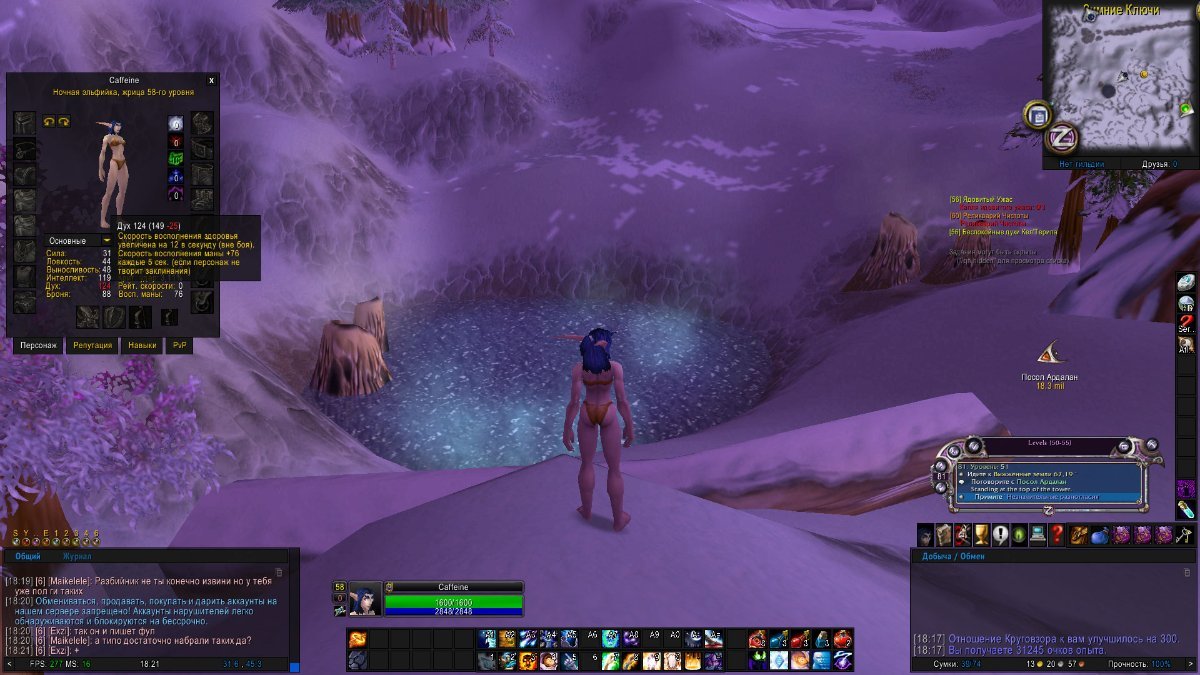Open the Навыки tab

[141, 345]
